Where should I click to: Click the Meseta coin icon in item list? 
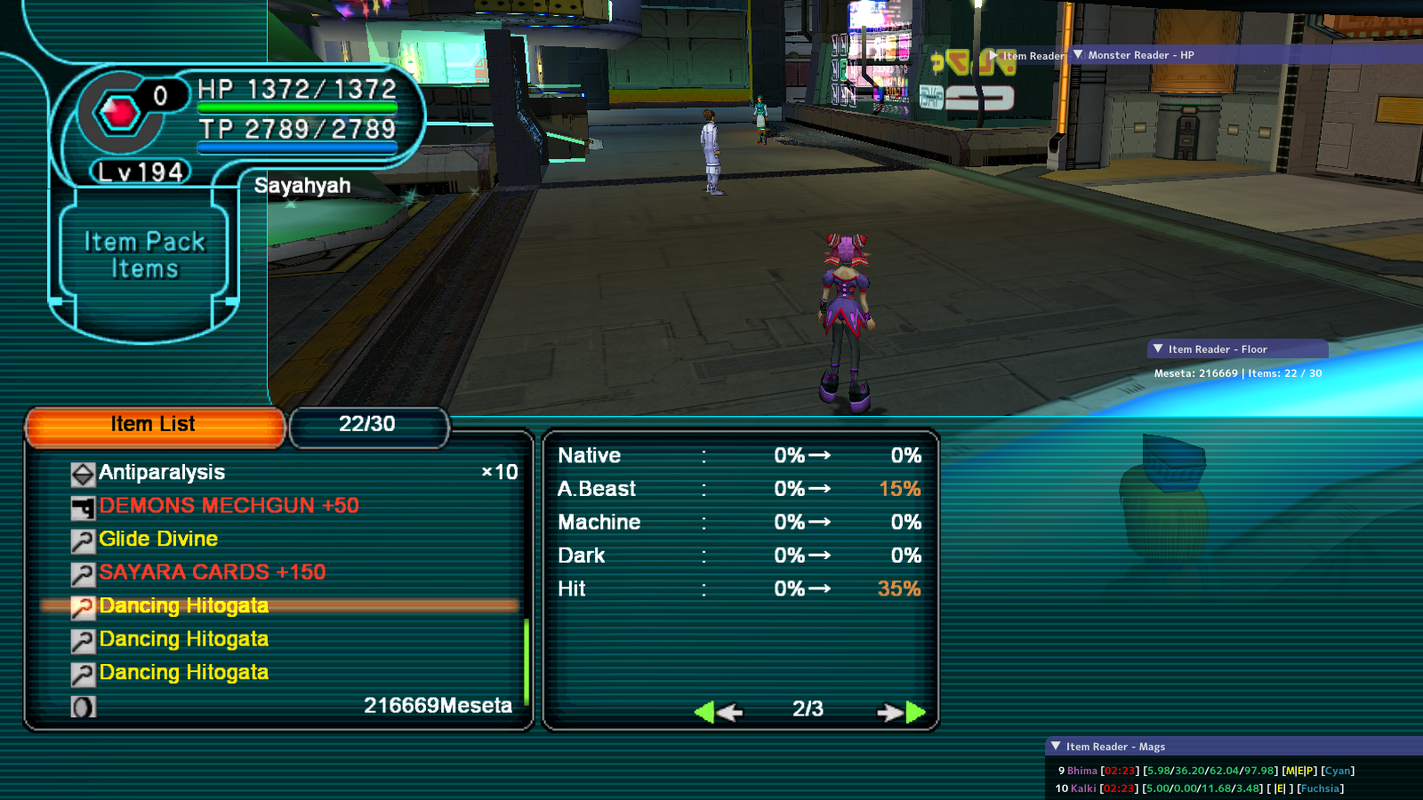(83, 705)
